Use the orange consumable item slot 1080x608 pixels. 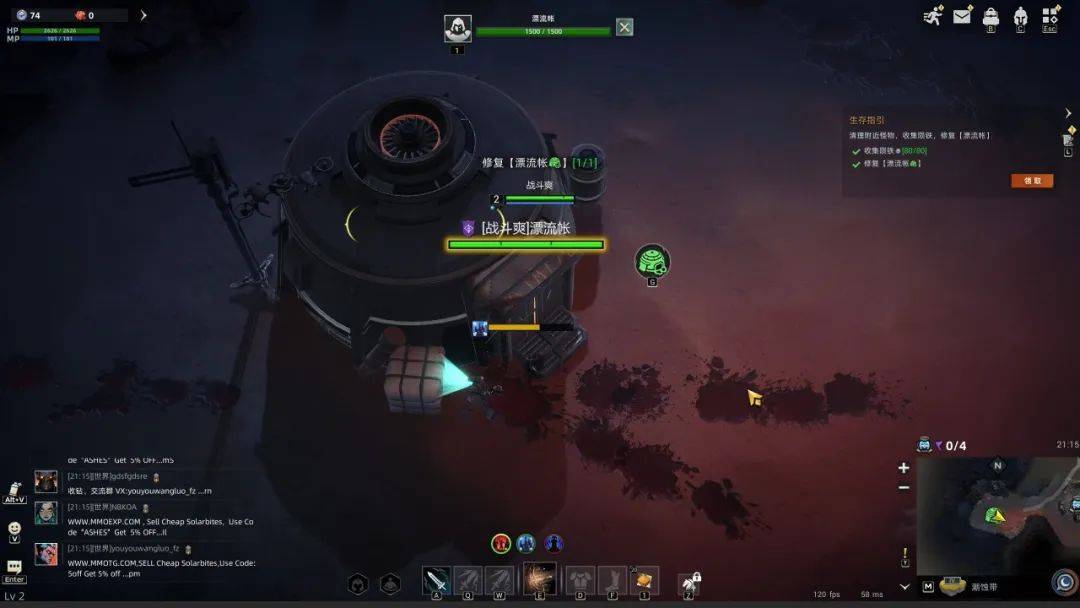coord(645,580)
